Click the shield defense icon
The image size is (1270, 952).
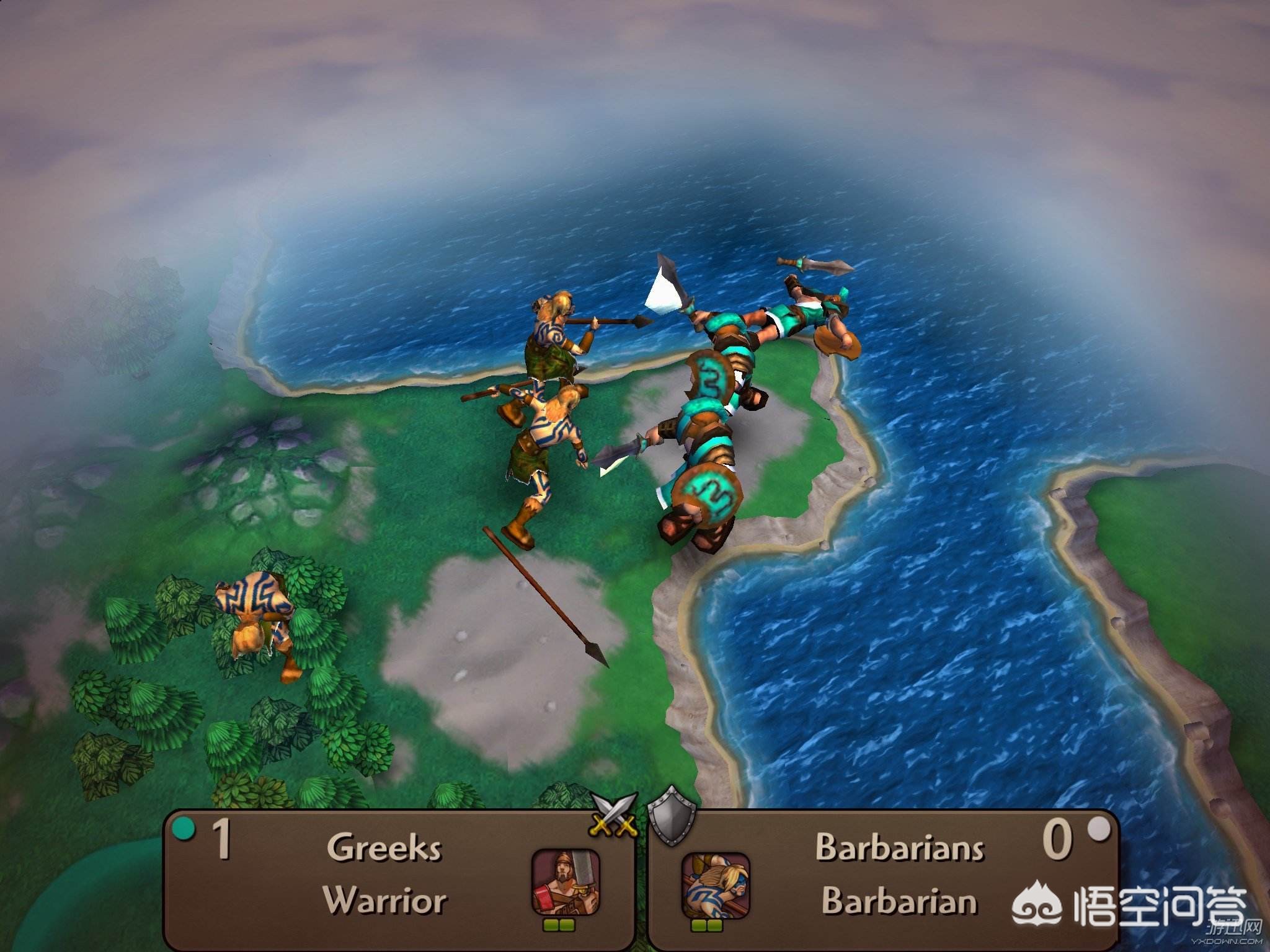tap(670, 815)
